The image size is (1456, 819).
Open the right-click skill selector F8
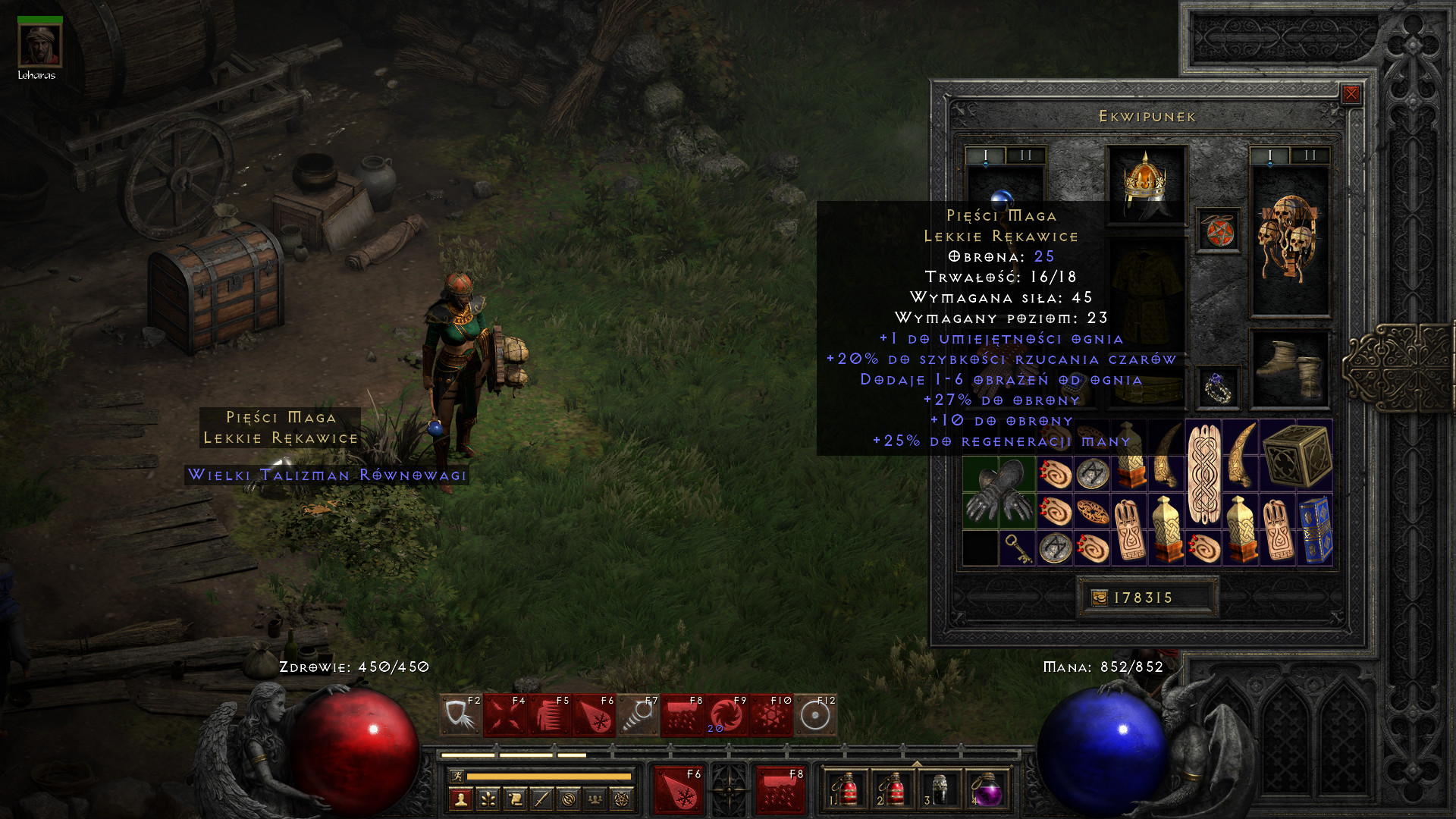780,790
